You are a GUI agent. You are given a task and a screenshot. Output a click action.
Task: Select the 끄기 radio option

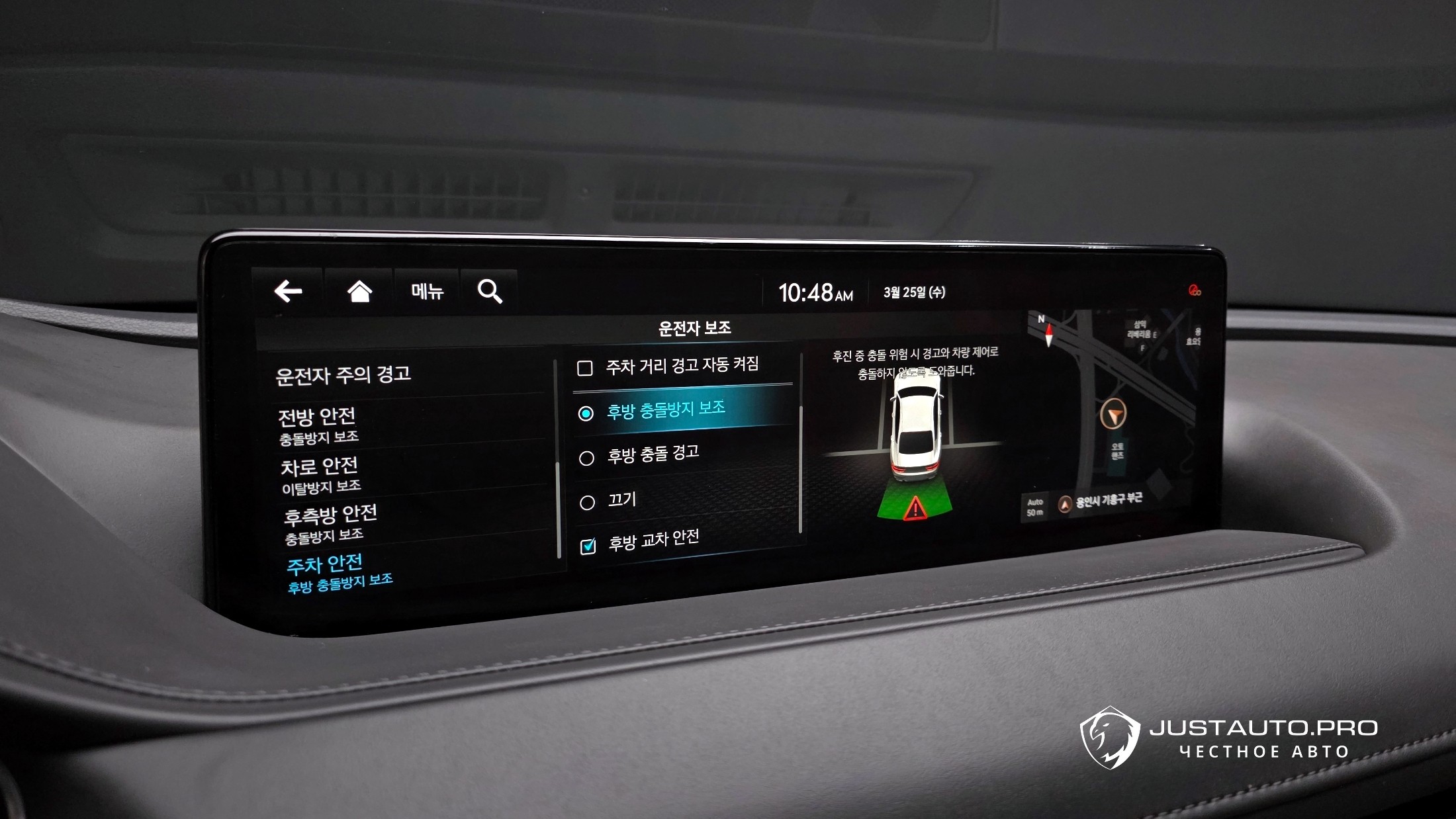point(587,503)
